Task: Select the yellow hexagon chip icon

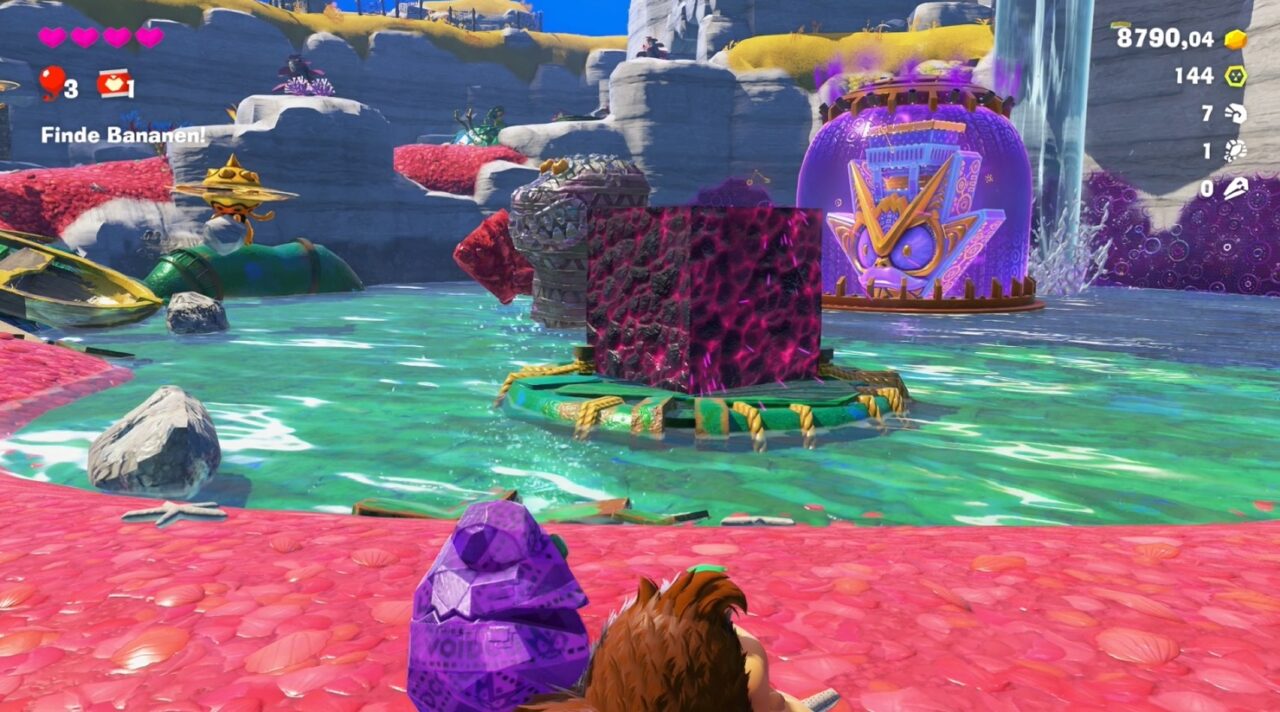Action: [1236, 76]
